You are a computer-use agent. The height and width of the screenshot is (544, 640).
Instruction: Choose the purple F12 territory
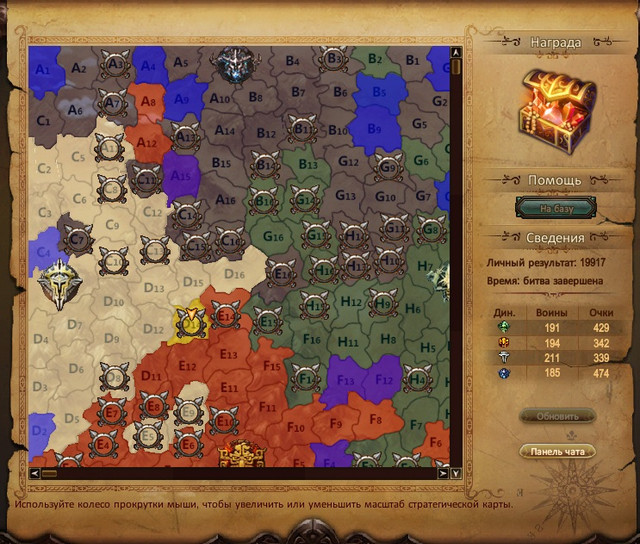pos(382,379)
